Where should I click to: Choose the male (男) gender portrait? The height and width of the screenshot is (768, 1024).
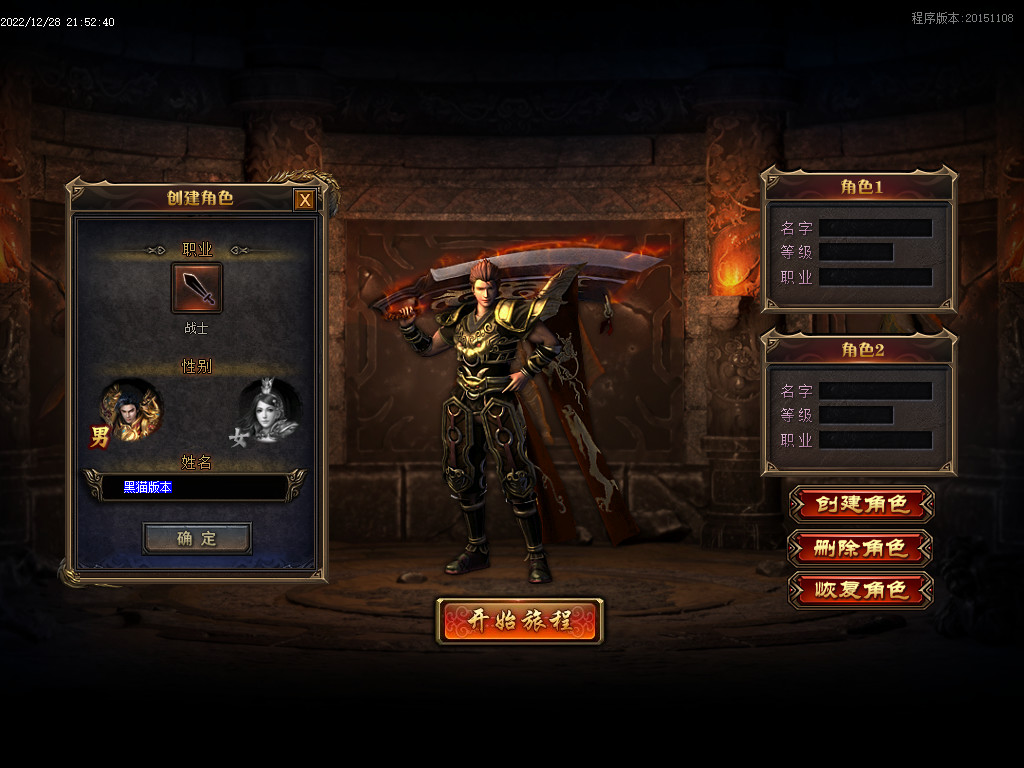130,410
